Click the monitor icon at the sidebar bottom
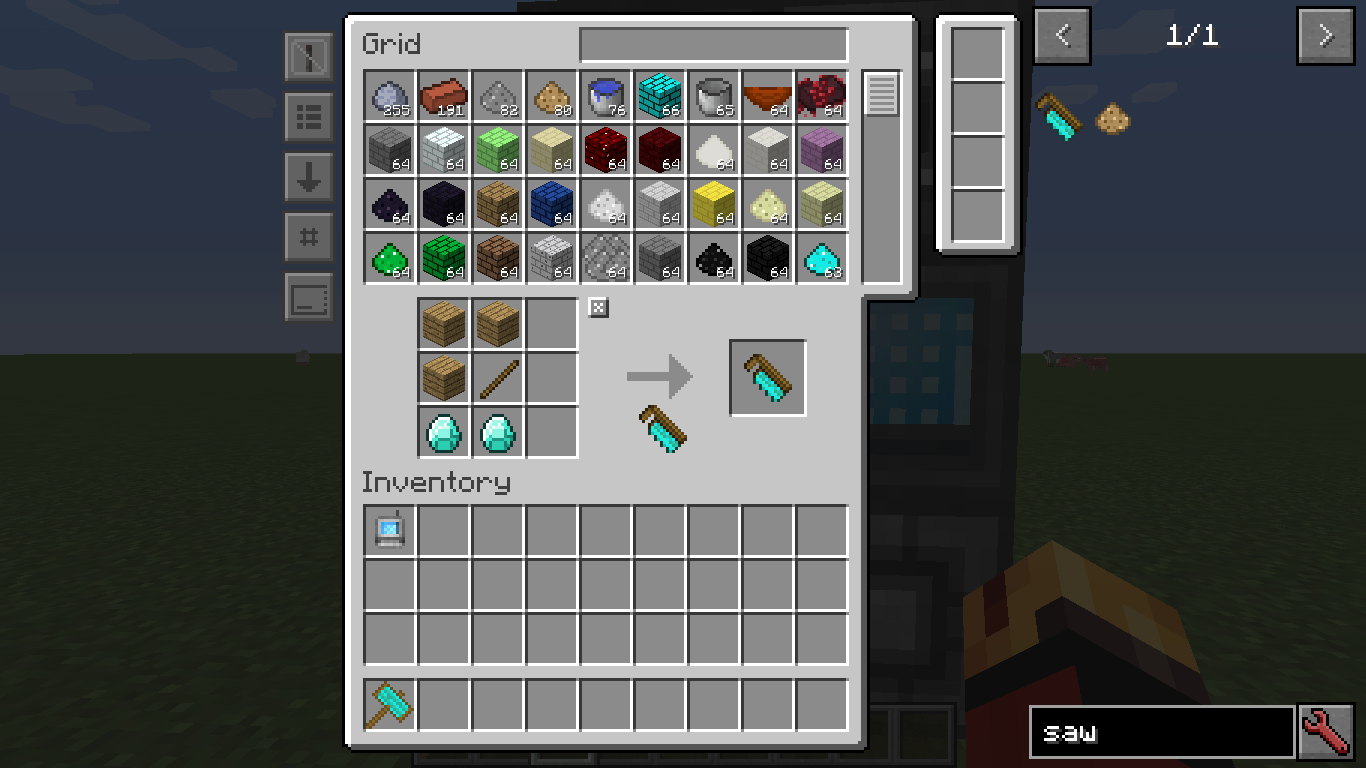1366x768 pixels. (x=308, y=298)
